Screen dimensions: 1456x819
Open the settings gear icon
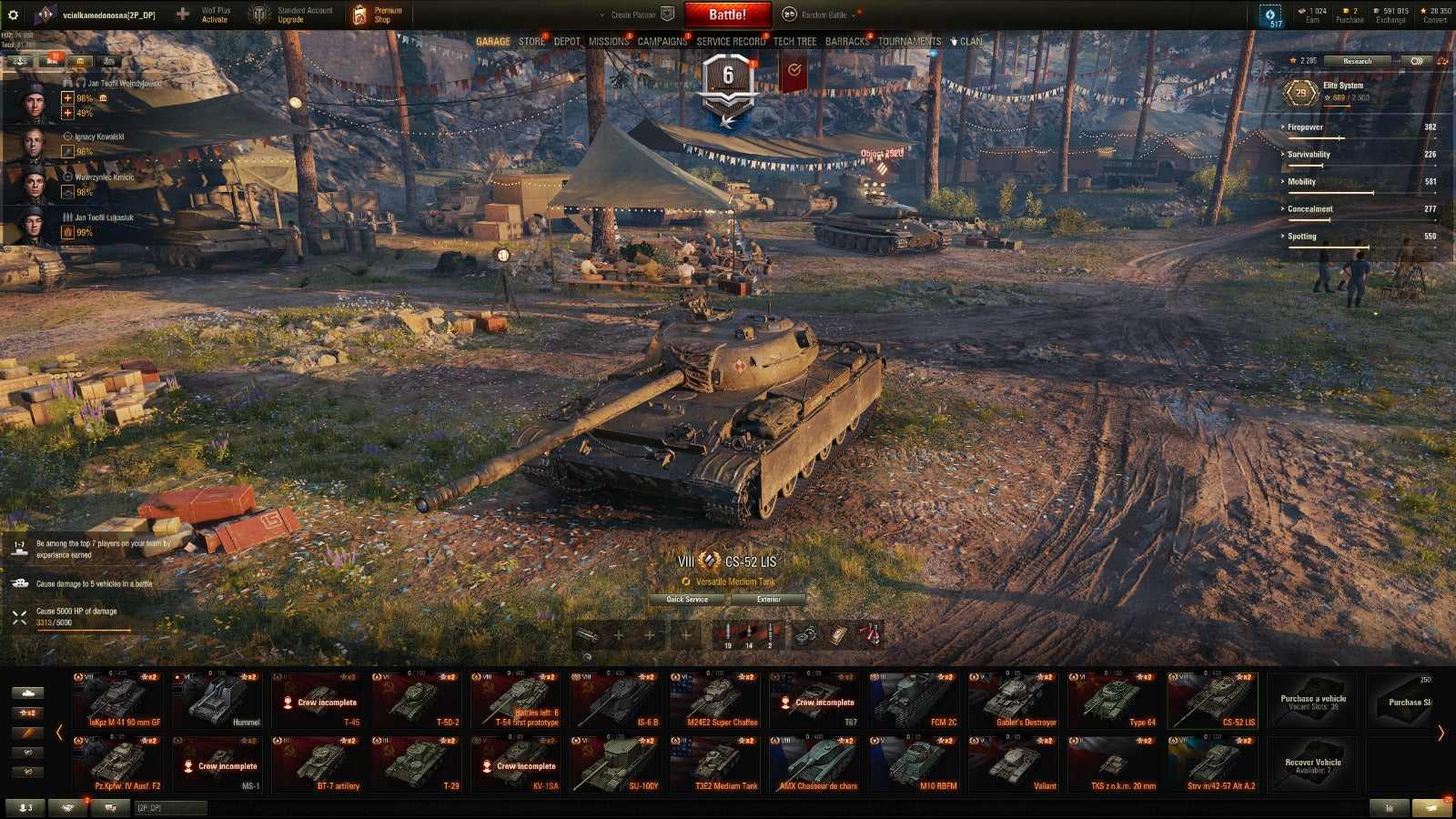(13, 15)
